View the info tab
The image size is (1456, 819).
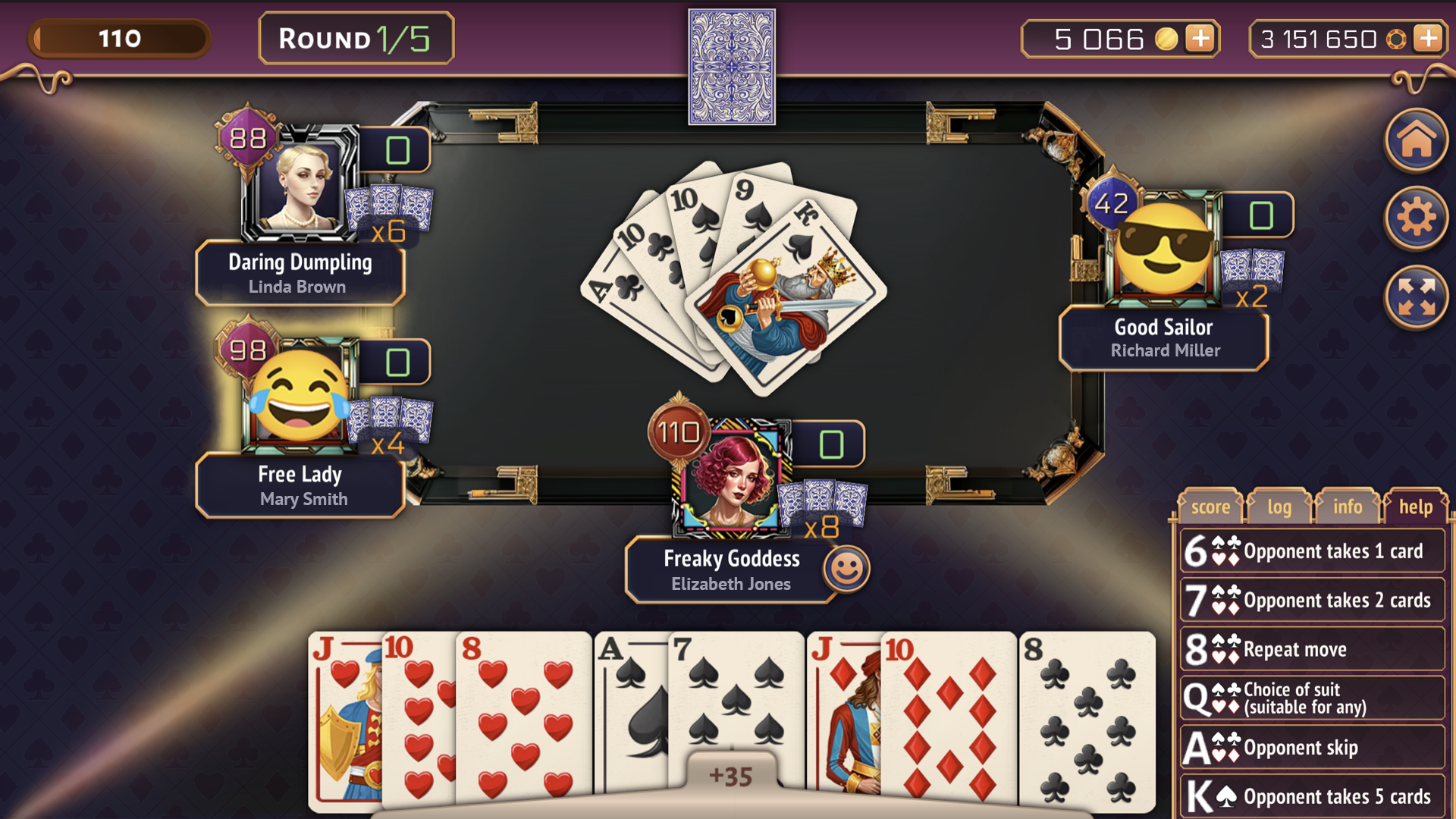(x=1347, y=506)
